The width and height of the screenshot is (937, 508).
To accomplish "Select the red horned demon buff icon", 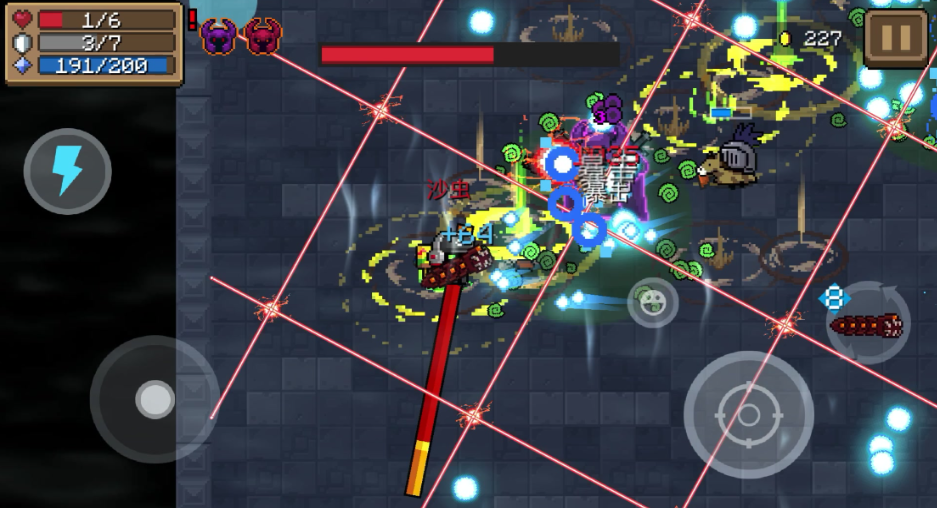I will [263, 37].
